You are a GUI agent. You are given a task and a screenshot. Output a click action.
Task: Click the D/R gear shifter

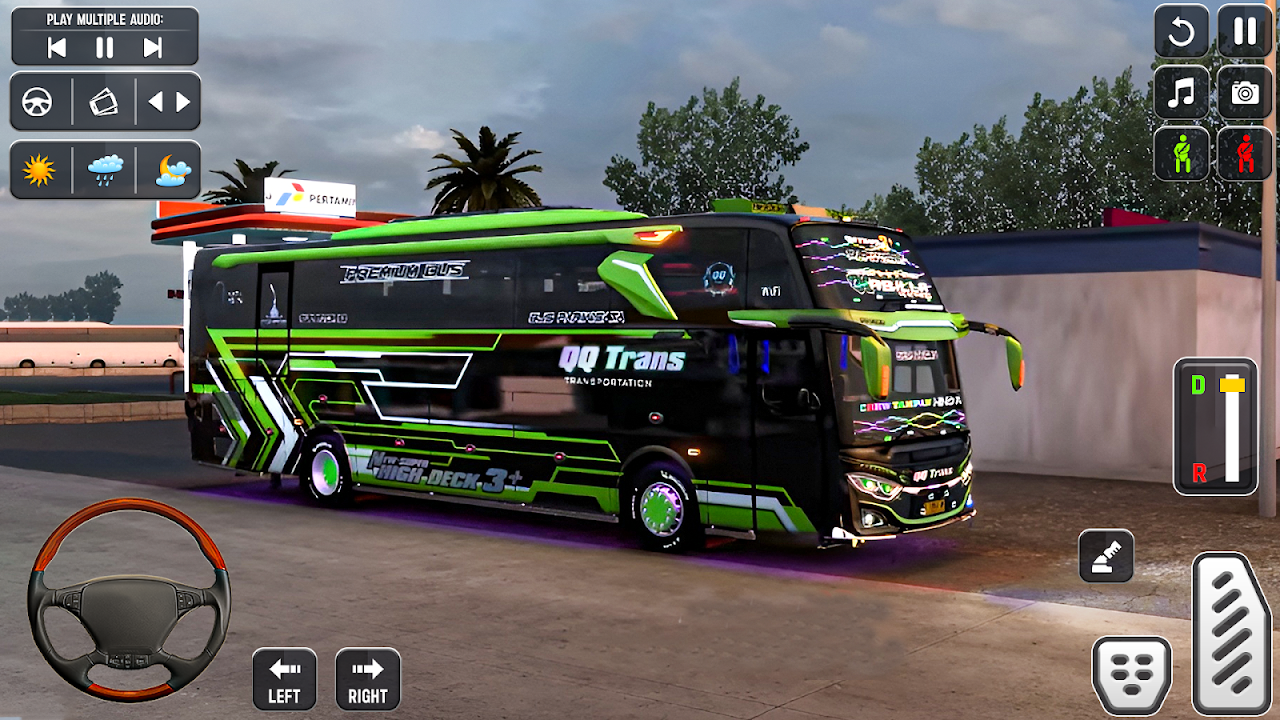(x=1215, y=427)
